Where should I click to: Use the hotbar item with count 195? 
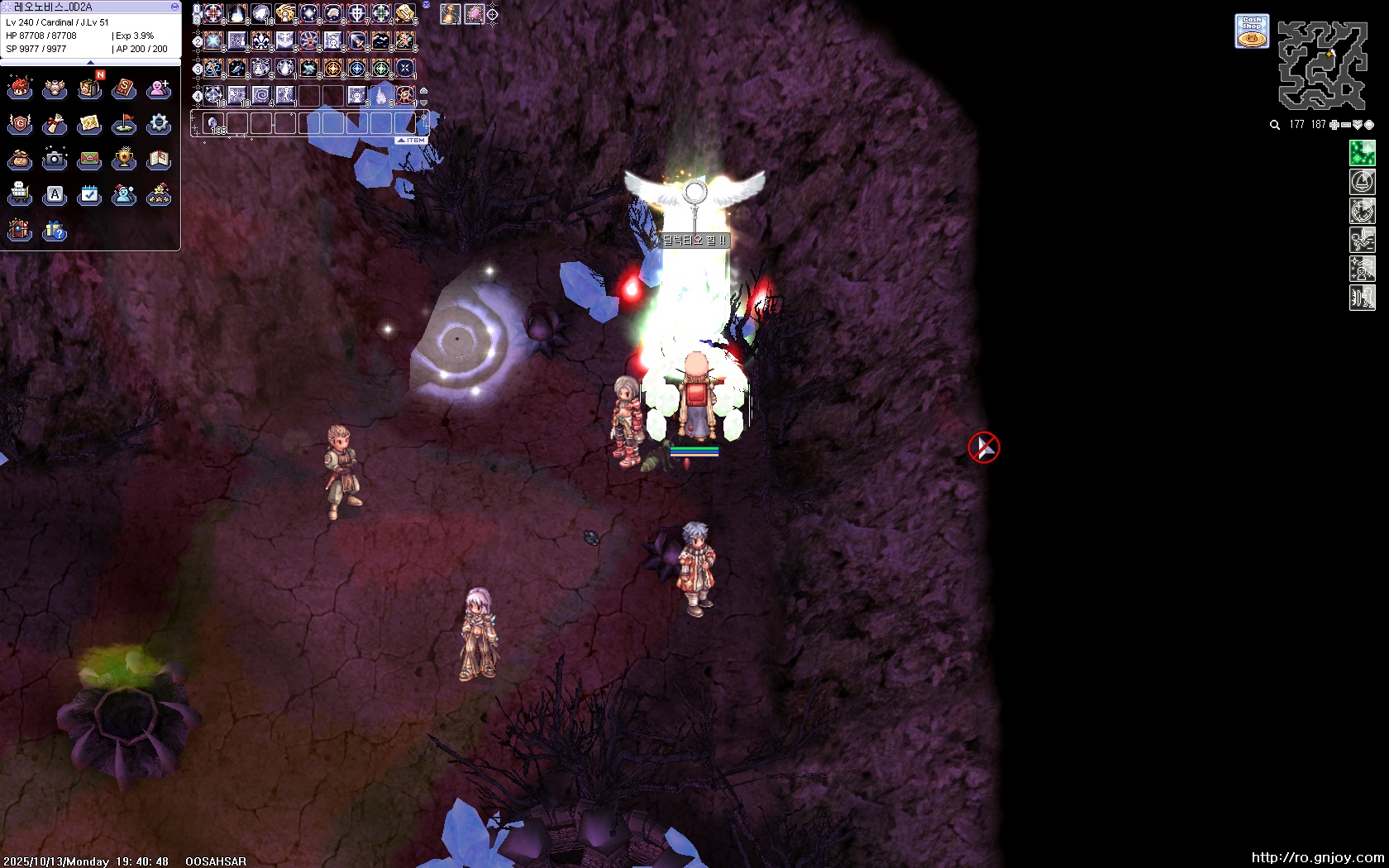click(x=214, y=124)
